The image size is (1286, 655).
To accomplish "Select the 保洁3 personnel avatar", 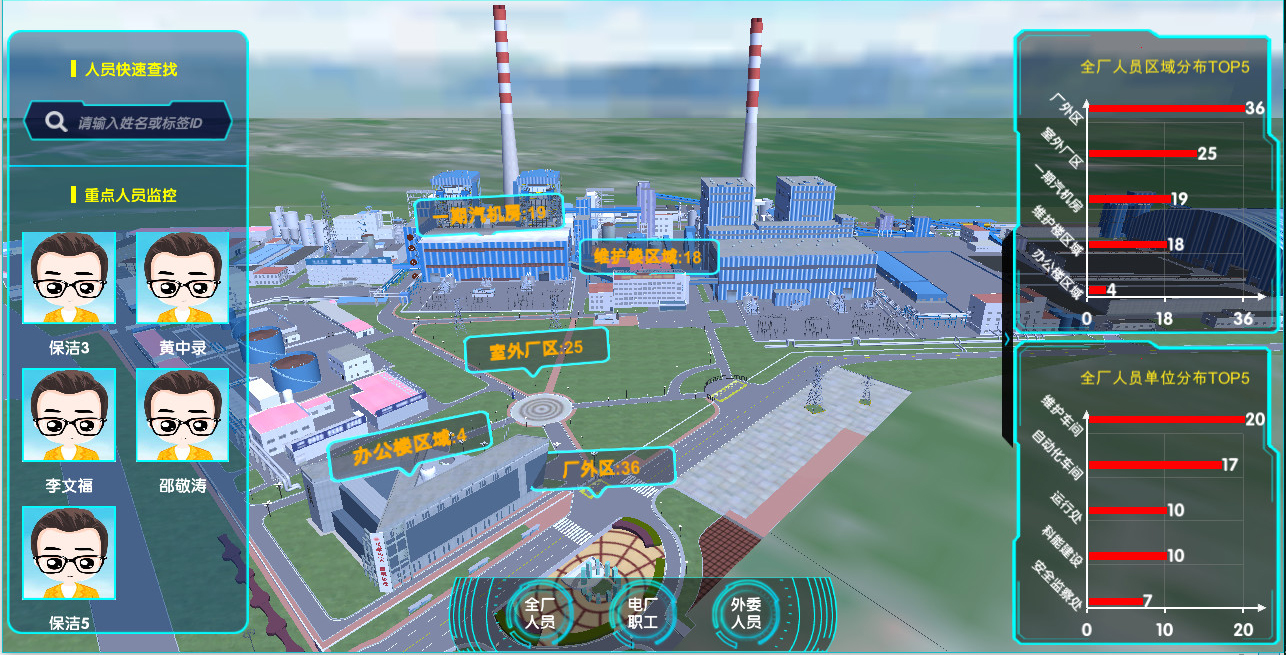I will 69,278.
